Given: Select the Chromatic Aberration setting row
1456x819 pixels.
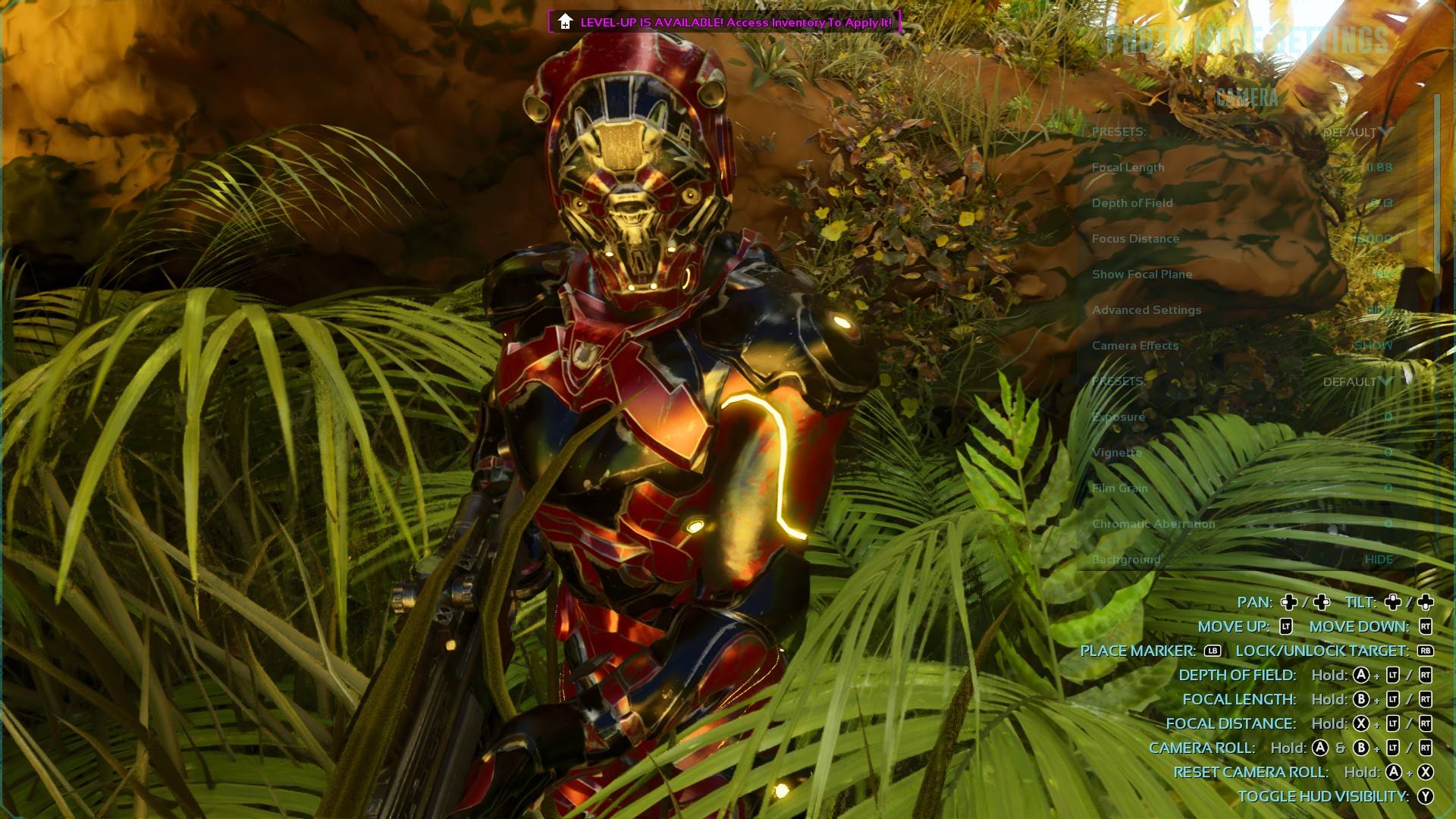Looking at the screenshot, I should coord(1241,524).
